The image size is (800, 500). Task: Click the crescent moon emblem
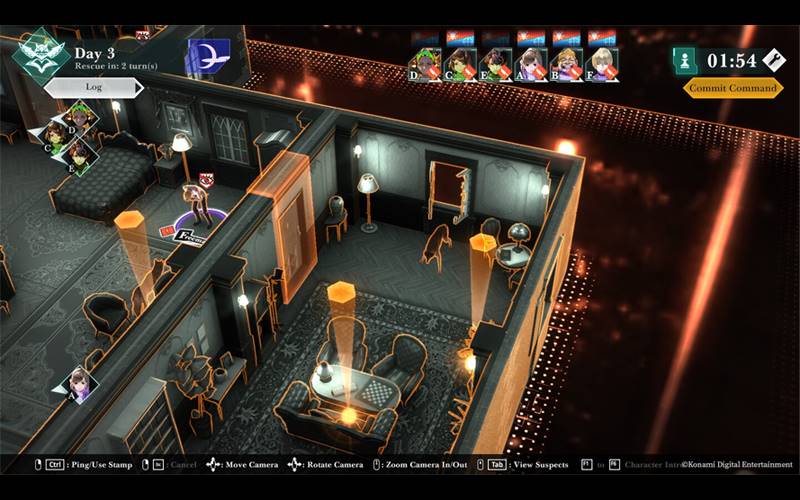tap(208, 54)
